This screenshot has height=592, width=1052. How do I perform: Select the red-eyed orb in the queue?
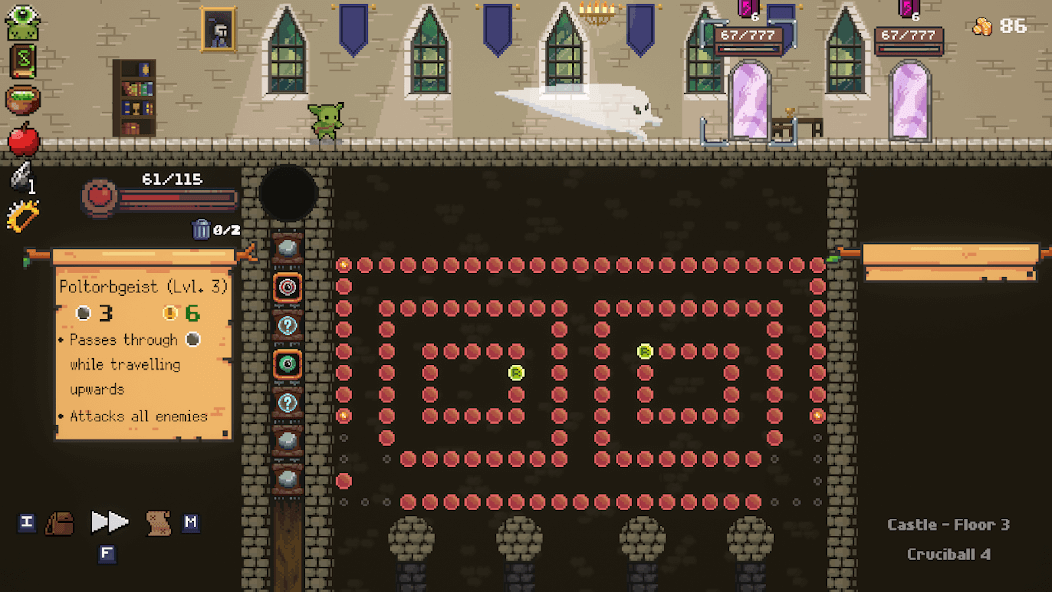point(288,287)
